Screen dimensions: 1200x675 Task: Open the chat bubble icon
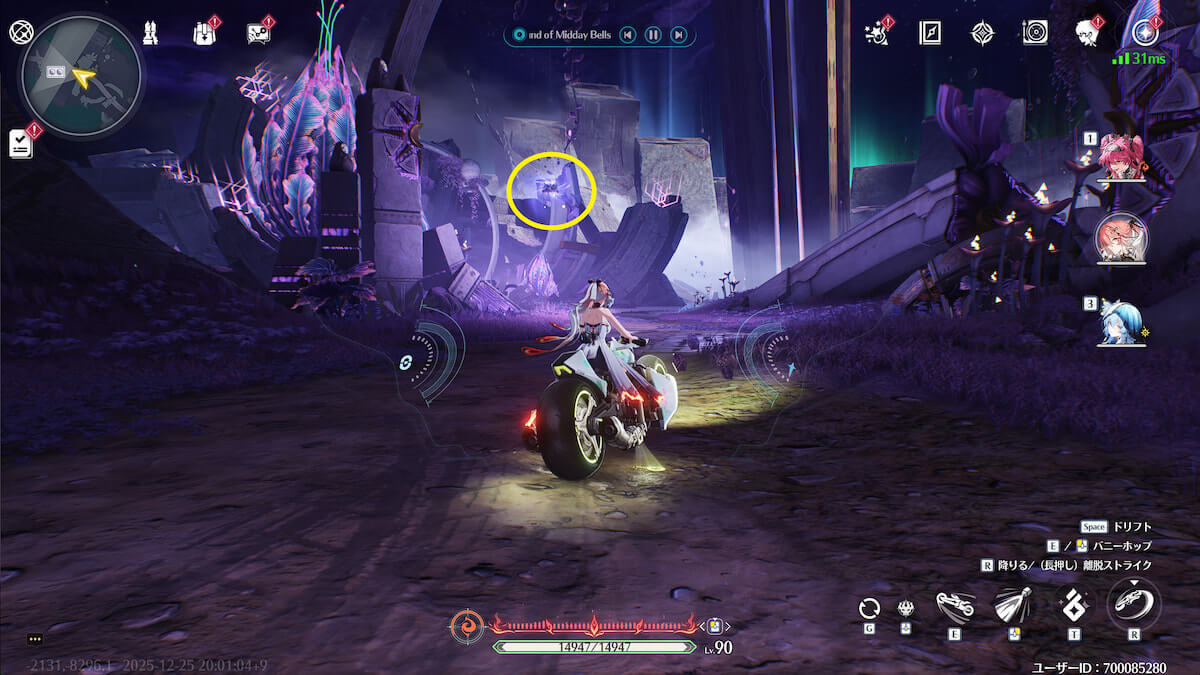[258, 33]
